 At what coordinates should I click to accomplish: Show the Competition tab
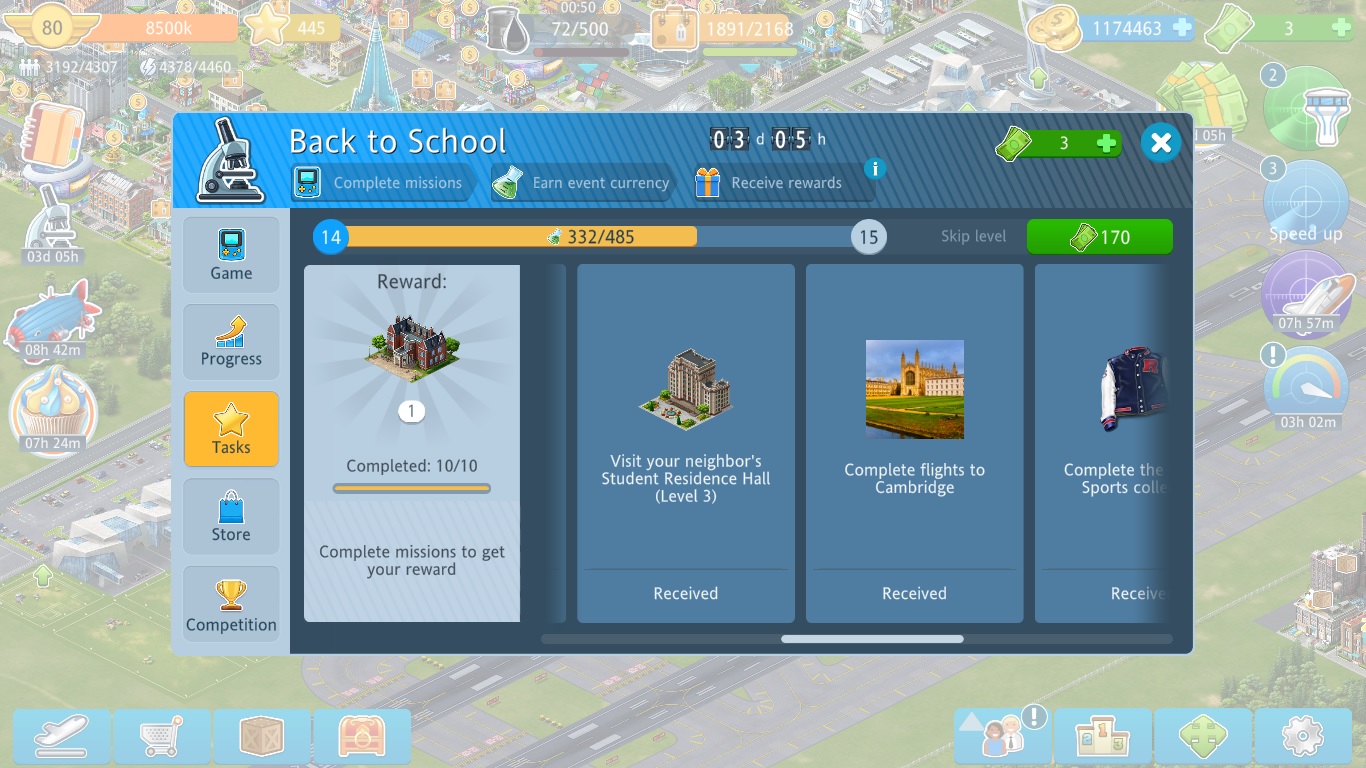(x=231, y=605)
